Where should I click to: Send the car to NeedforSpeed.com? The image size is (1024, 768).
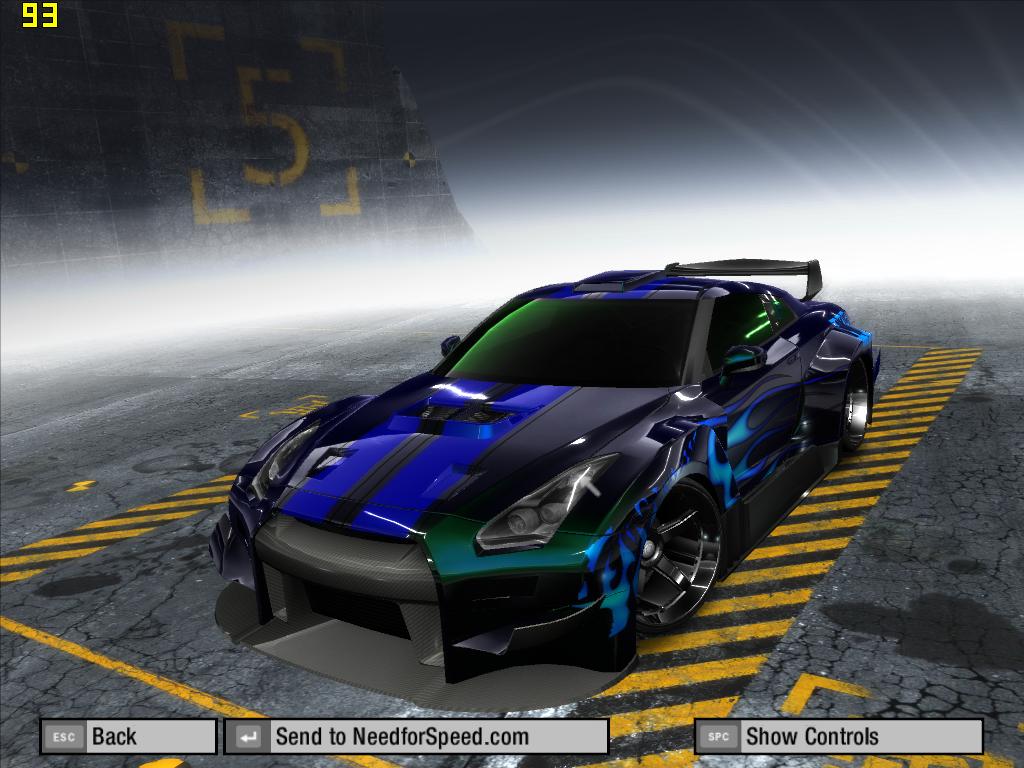[416, 737]
